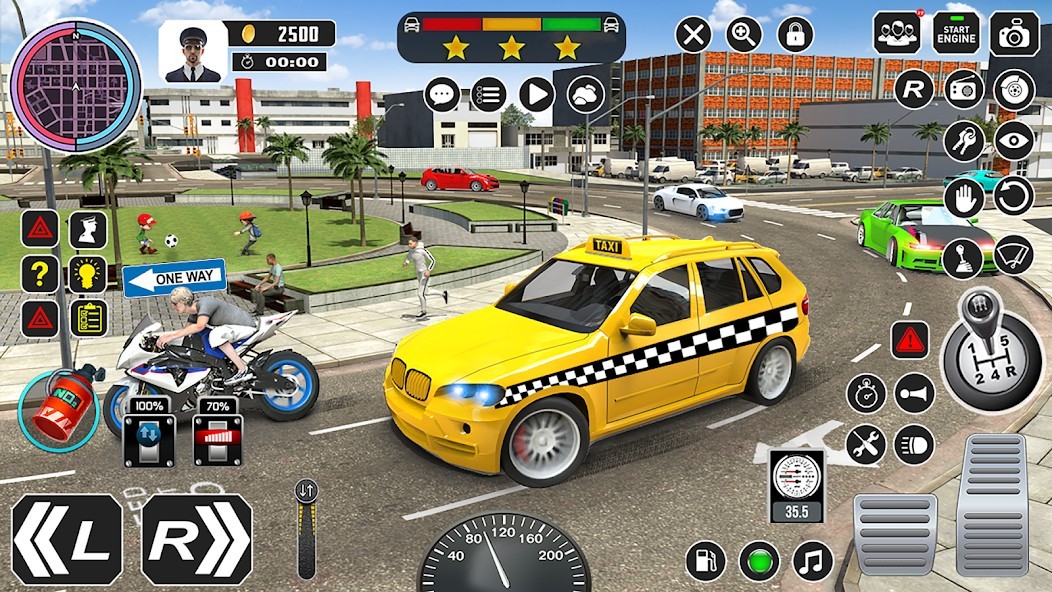Select the driver avatar portrait
Screen dimensions: 1052x592
click(x=192, y=51)
